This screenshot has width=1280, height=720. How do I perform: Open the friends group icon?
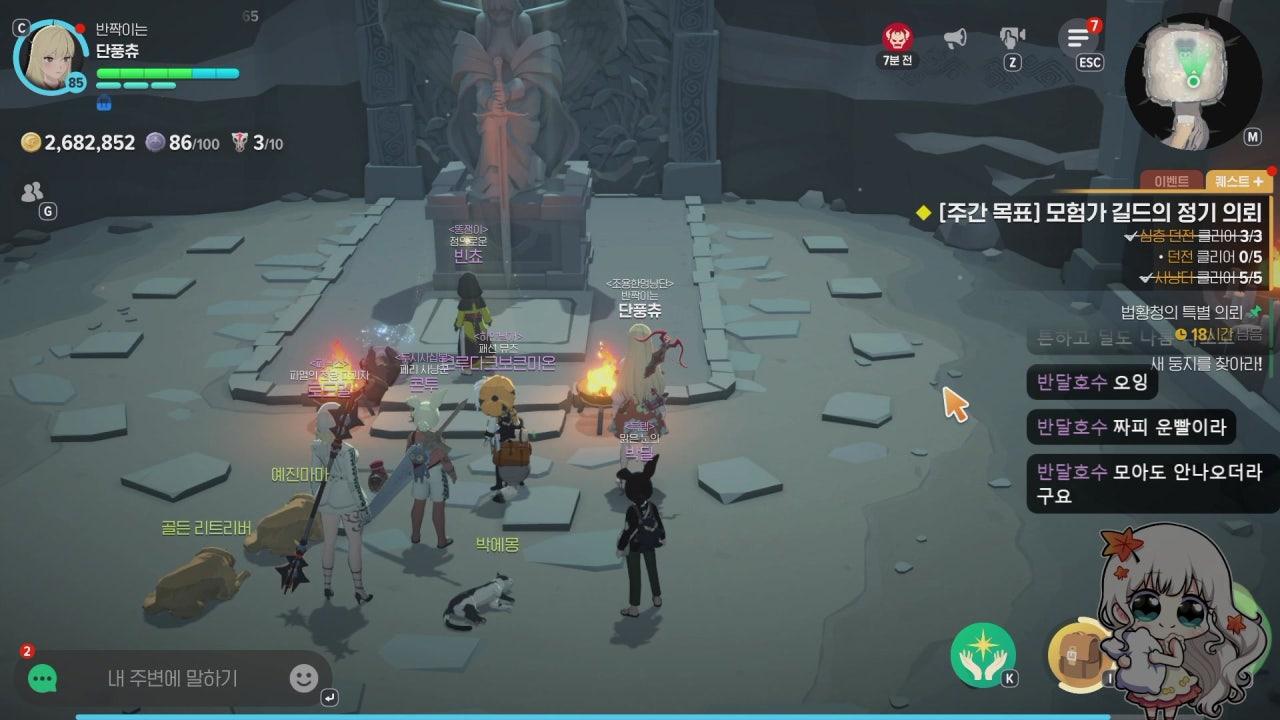click(32, 192)
